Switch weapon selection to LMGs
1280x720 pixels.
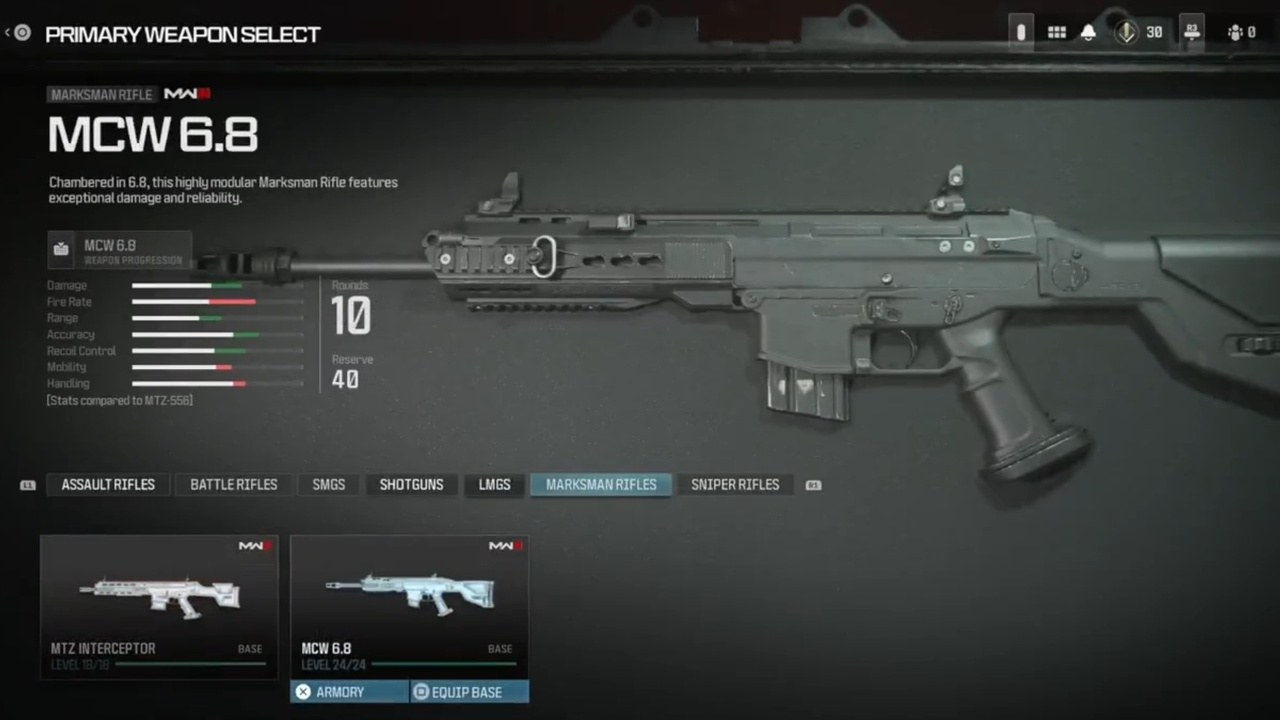click(494, 484)
